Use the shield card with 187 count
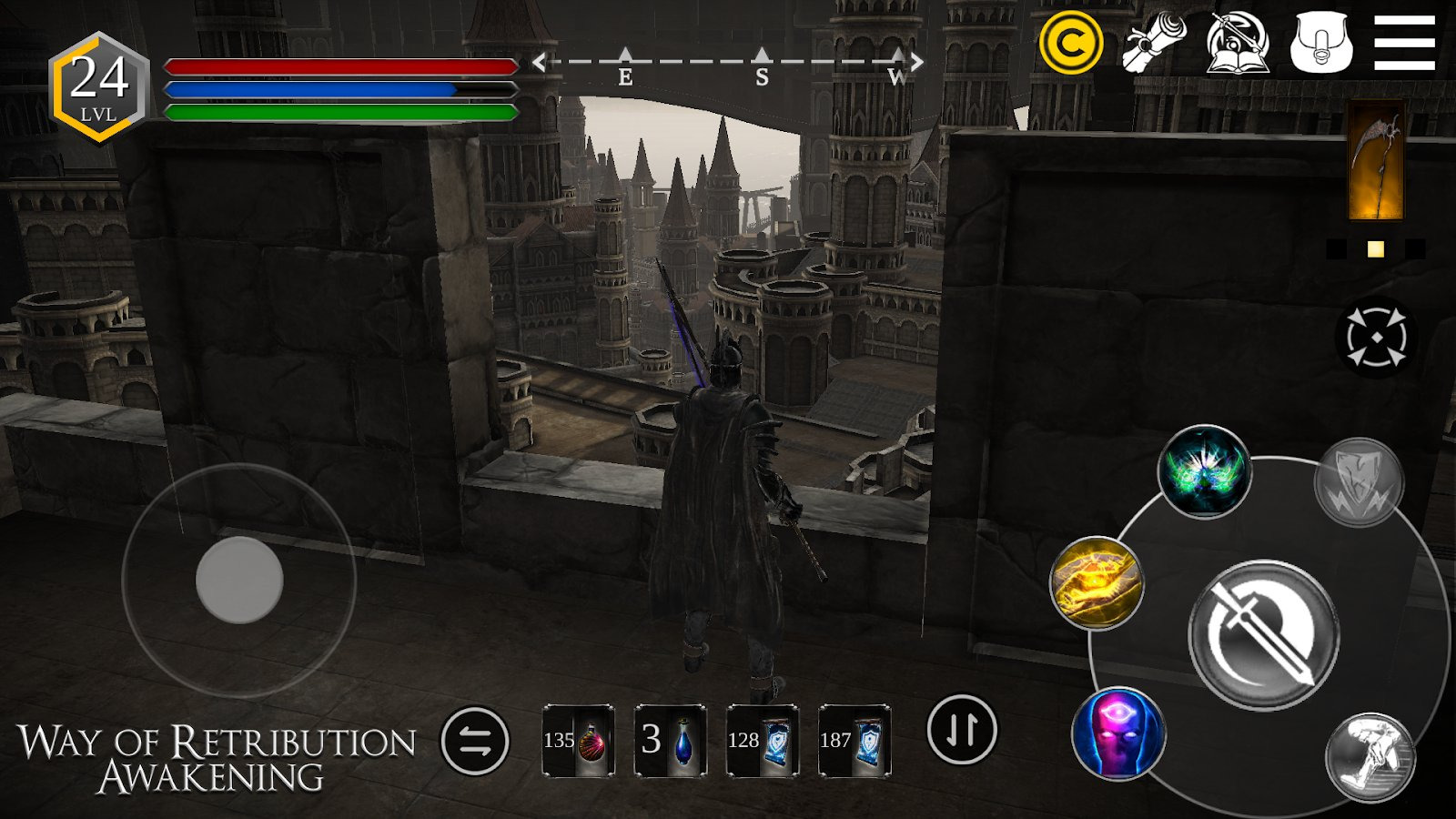 click(854, 741)
